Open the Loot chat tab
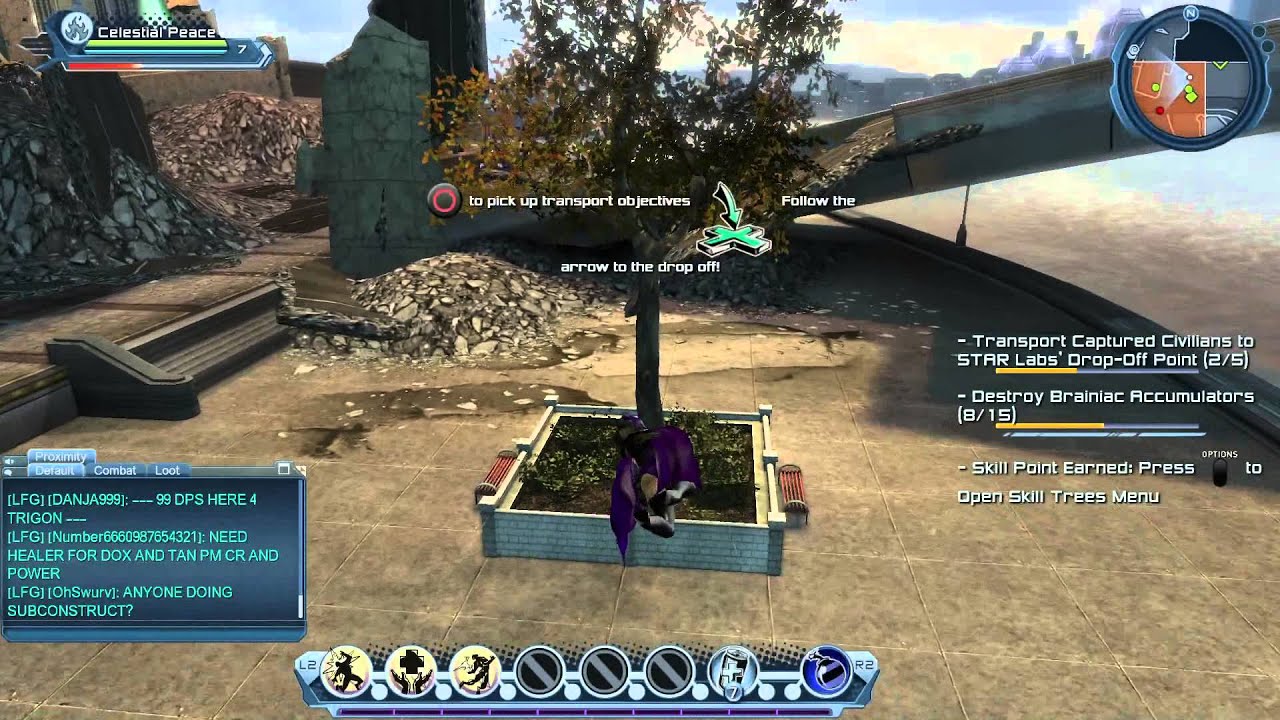1280x720 pixels. (166, 470)
